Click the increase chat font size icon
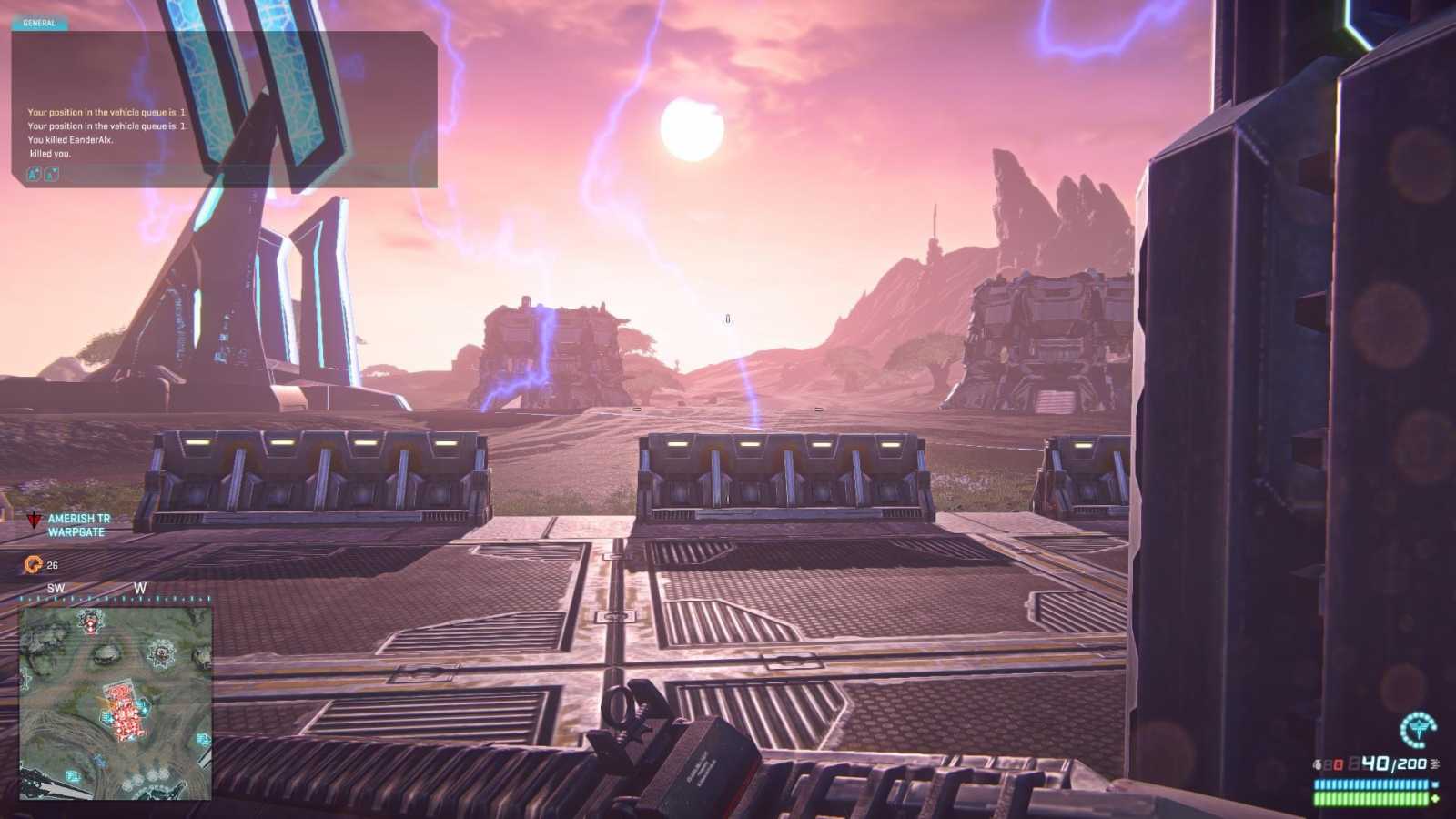This screenshot has width=1456, height=819. pos(35,173)
